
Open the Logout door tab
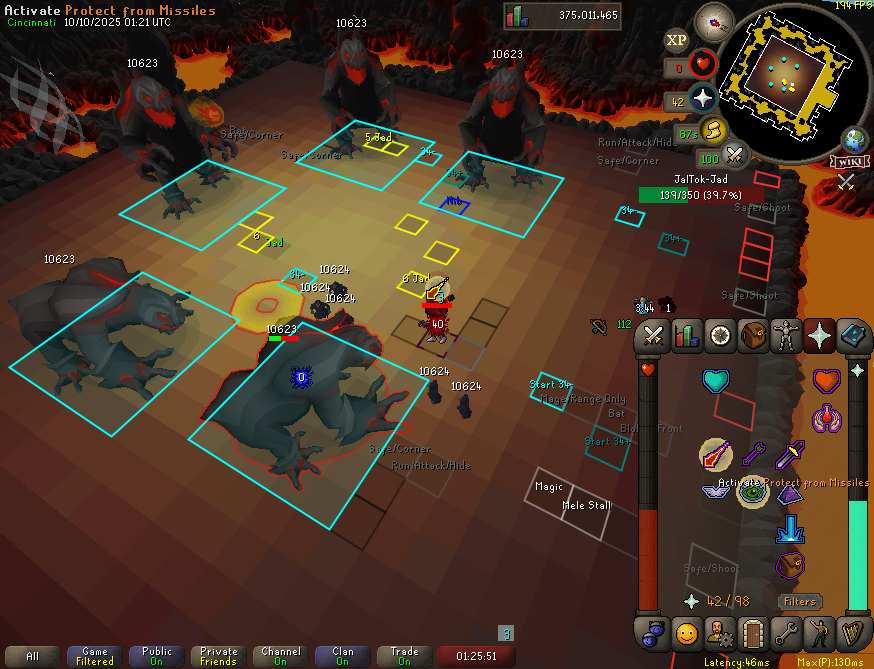(753, 633)
